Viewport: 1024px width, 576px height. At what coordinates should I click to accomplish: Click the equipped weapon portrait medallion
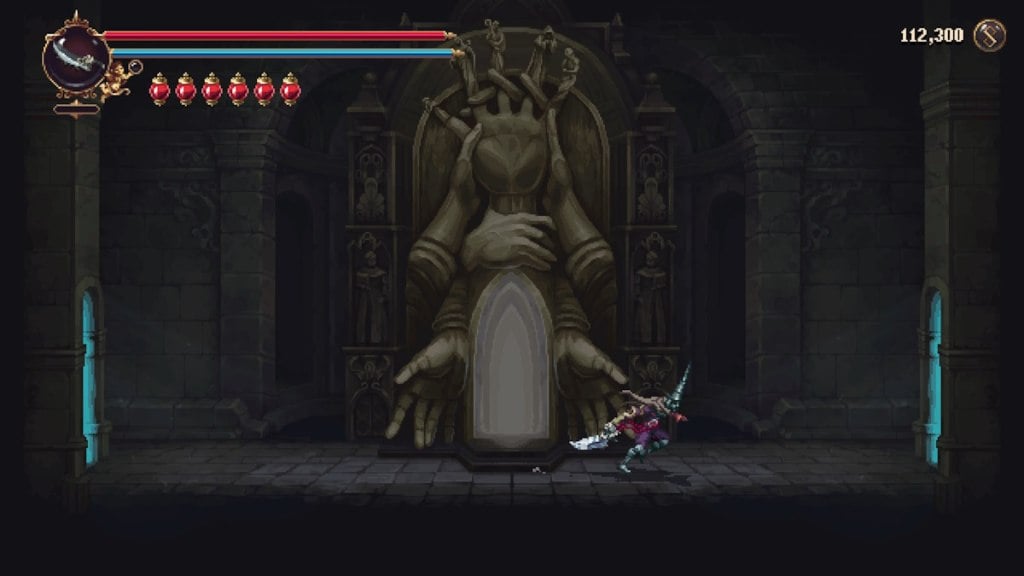[76, 58]
